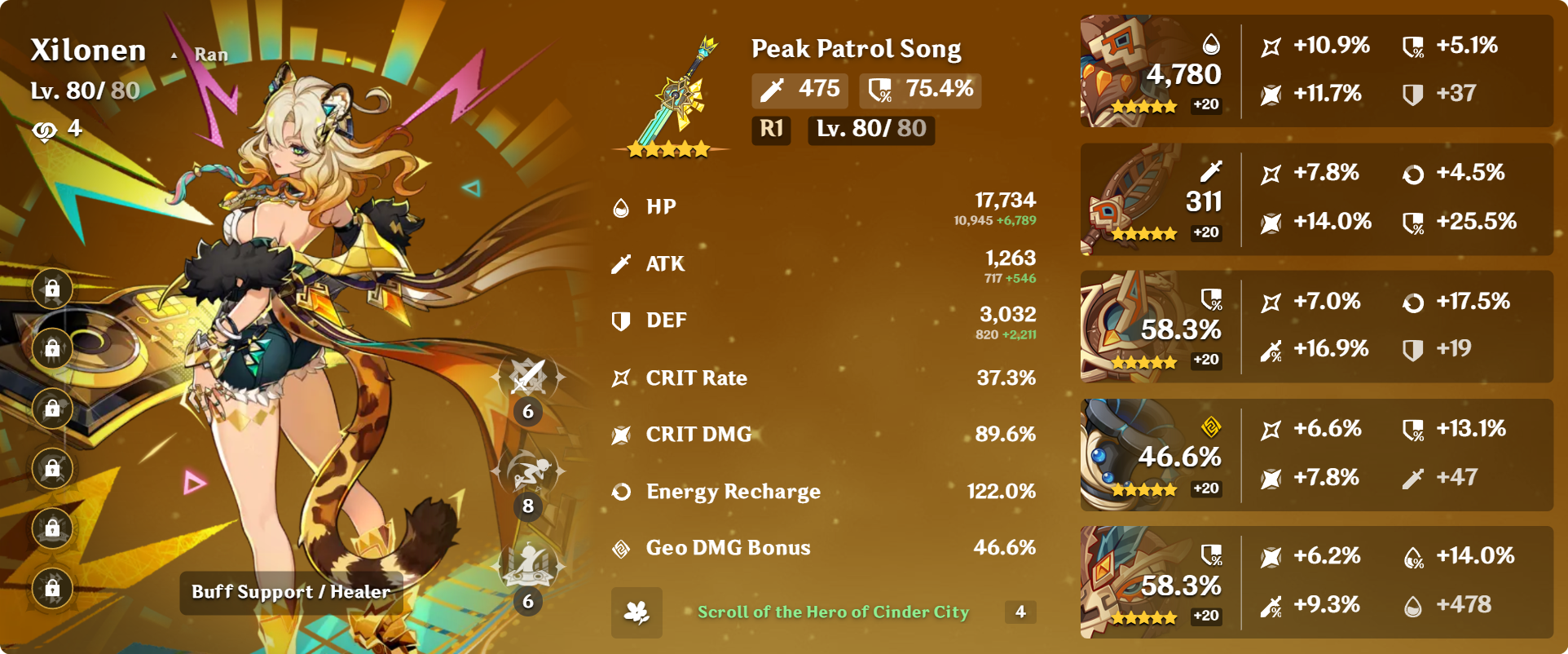Click the Buff Support / Healer label
1568x654 pixels.
pos(290,592)
